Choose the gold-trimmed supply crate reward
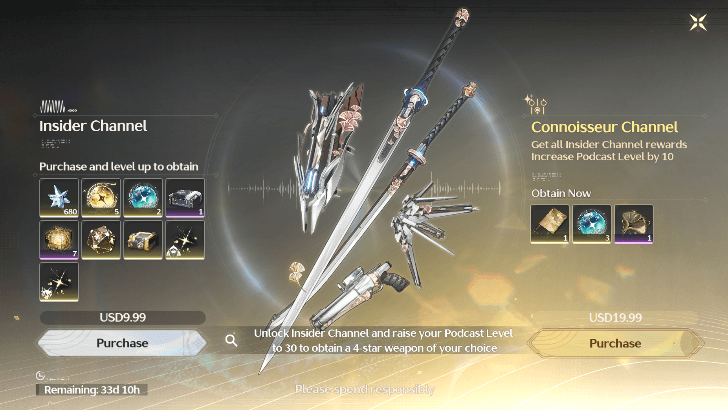The width and height of the screenshot is (728, 410). click(143, 240)
